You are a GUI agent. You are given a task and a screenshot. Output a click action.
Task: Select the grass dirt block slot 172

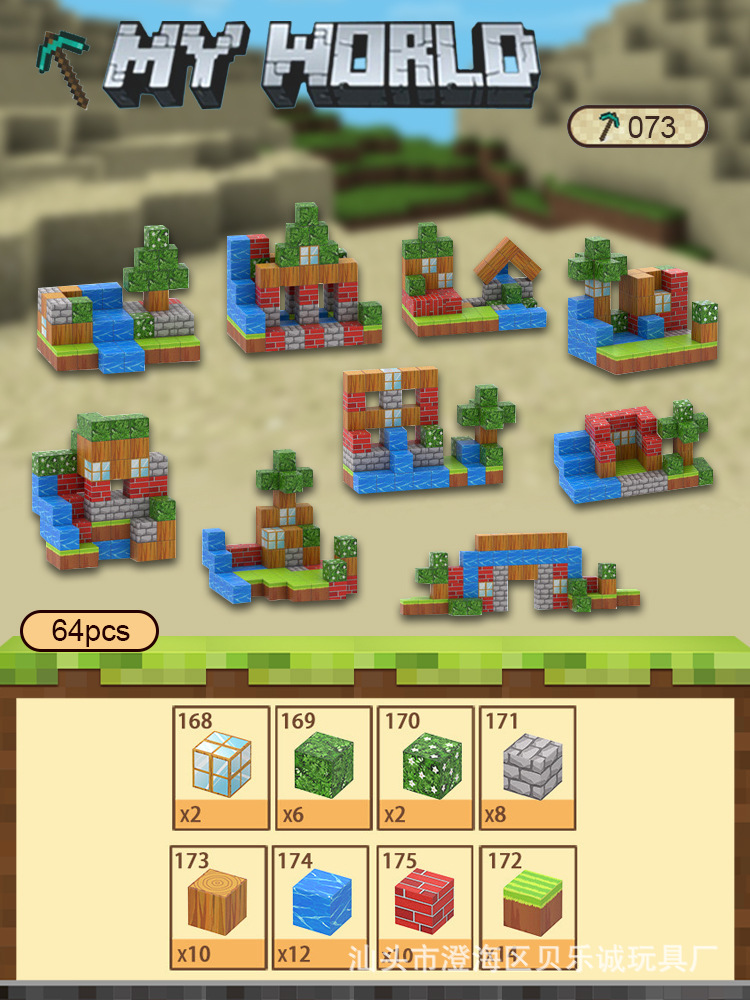click(527, 907)
